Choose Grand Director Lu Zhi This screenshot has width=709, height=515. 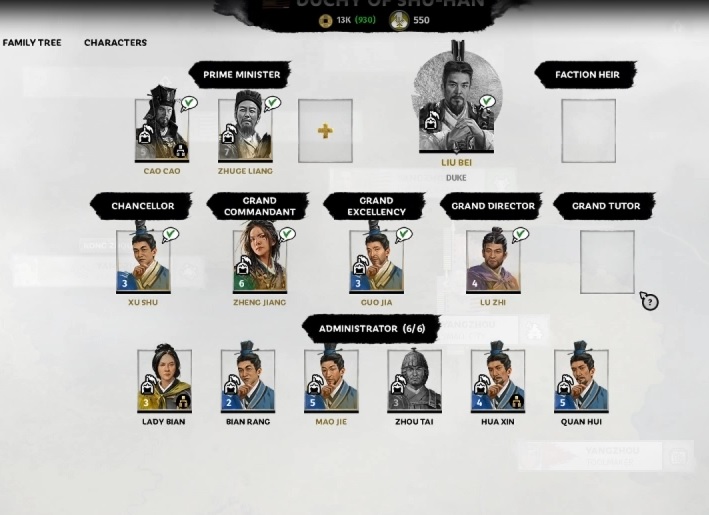[493, 260]
